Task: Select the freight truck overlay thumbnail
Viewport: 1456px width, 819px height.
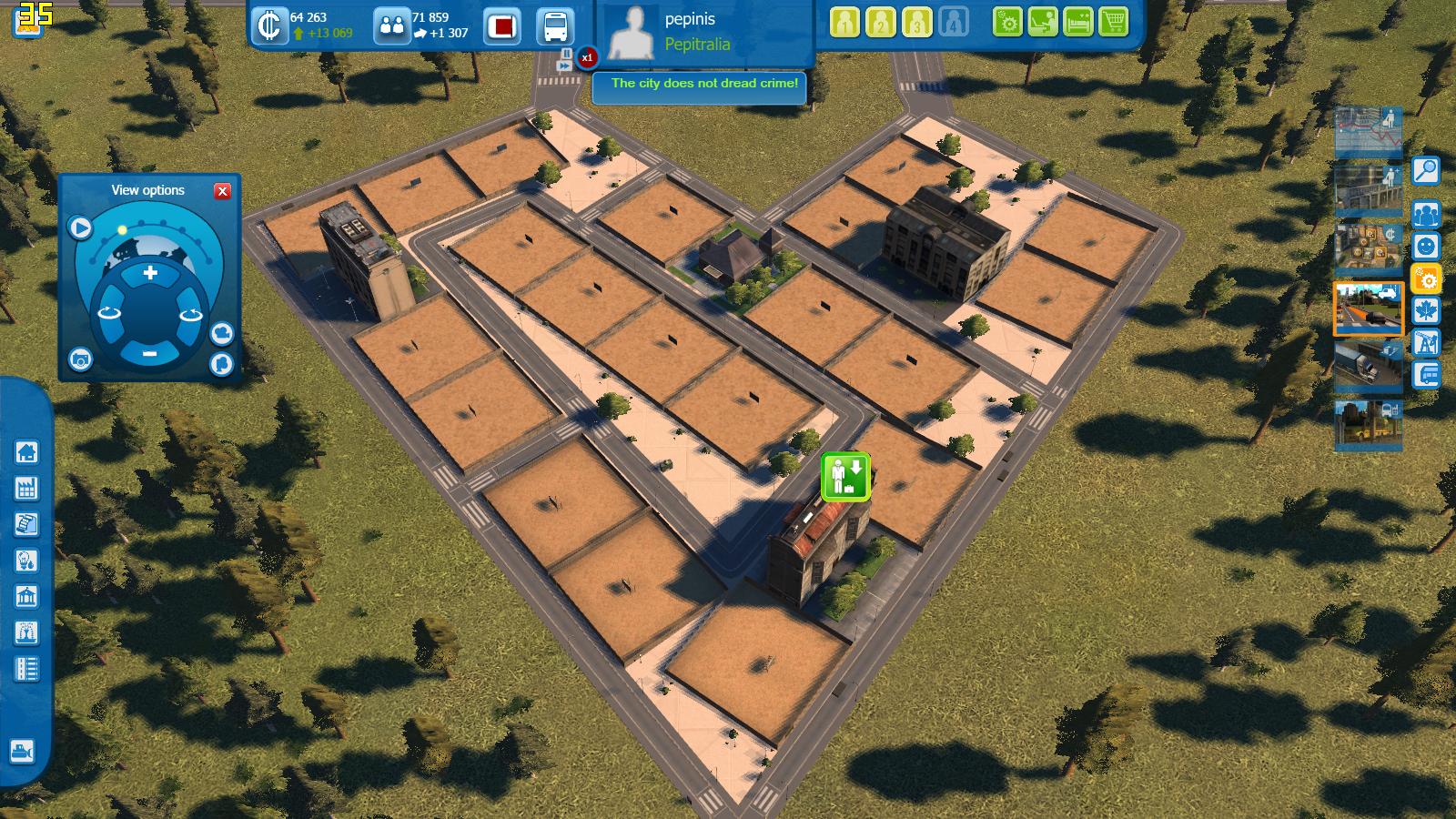Action: pos(1368,364)
